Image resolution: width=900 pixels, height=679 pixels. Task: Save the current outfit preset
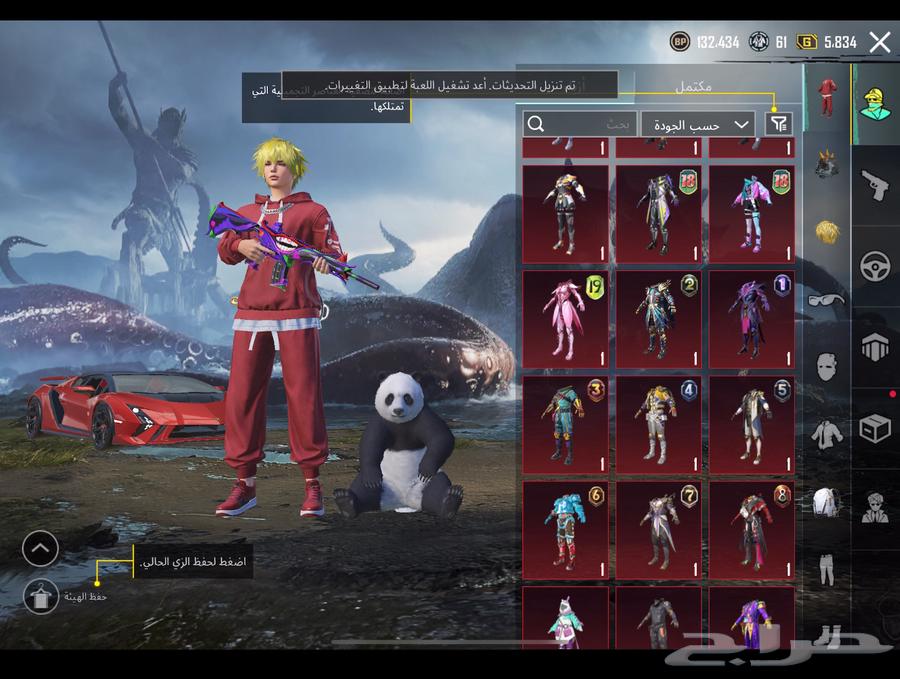[41, 596]
